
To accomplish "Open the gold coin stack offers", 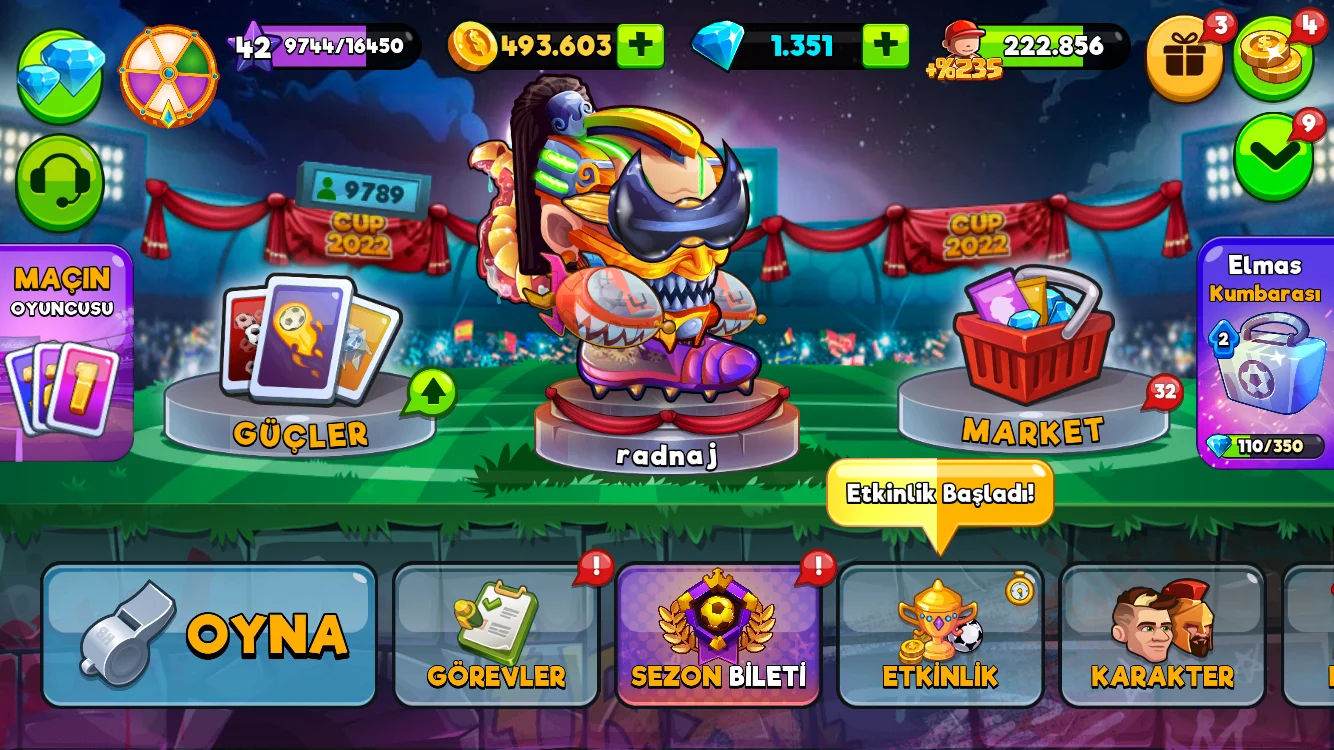I will pyautogui.click(x=1273, y=58).
